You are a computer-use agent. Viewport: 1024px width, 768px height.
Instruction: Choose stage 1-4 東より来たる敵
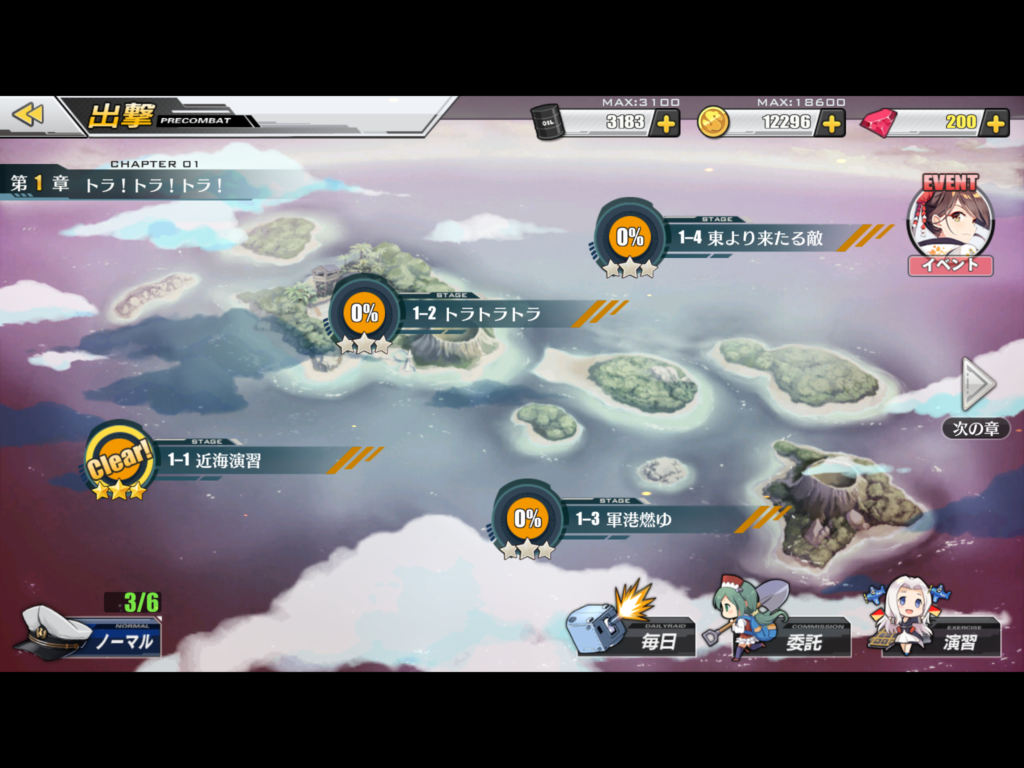(740, 238)
